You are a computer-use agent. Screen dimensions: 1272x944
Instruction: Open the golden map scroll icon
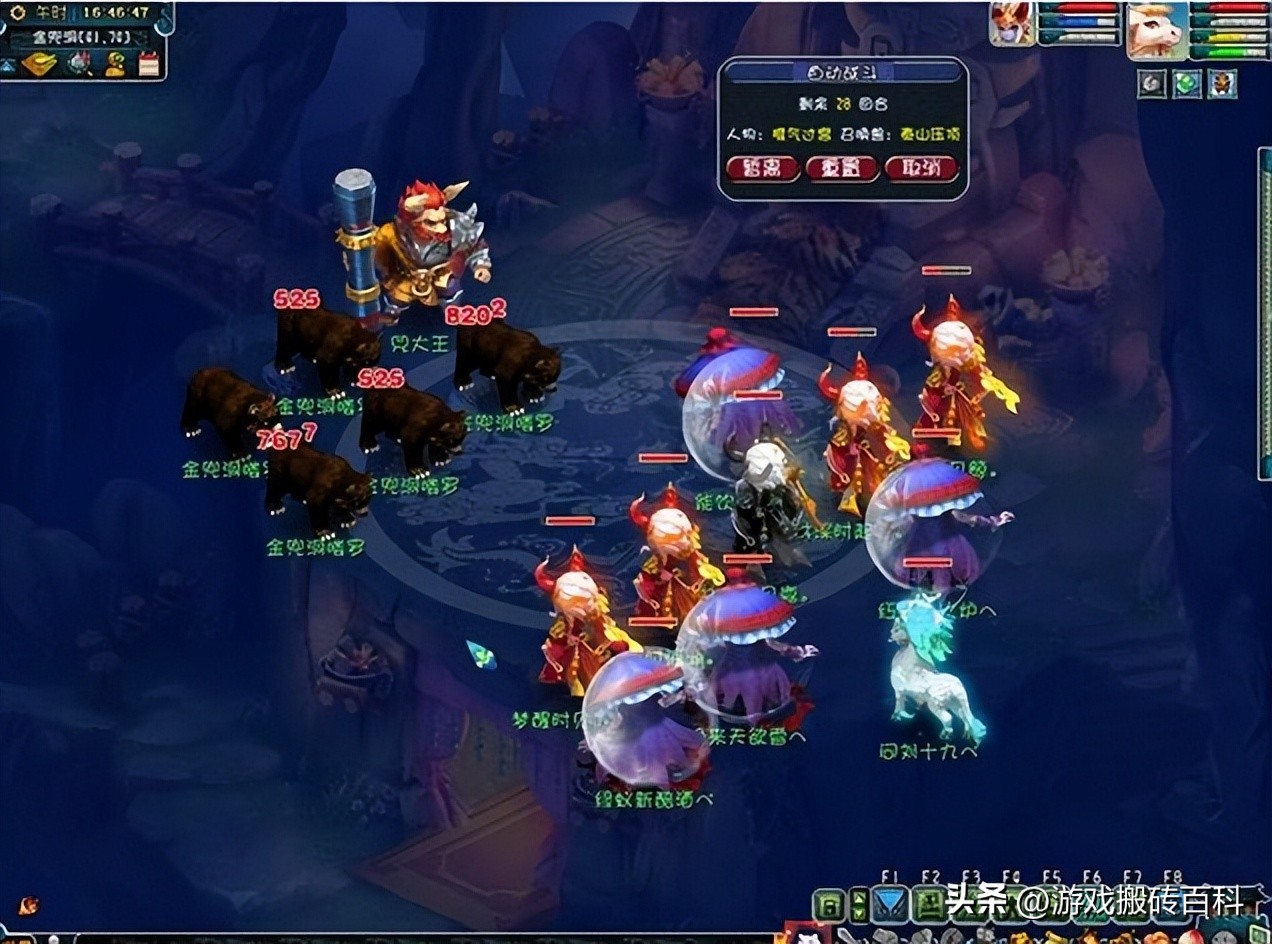(39, 64)
